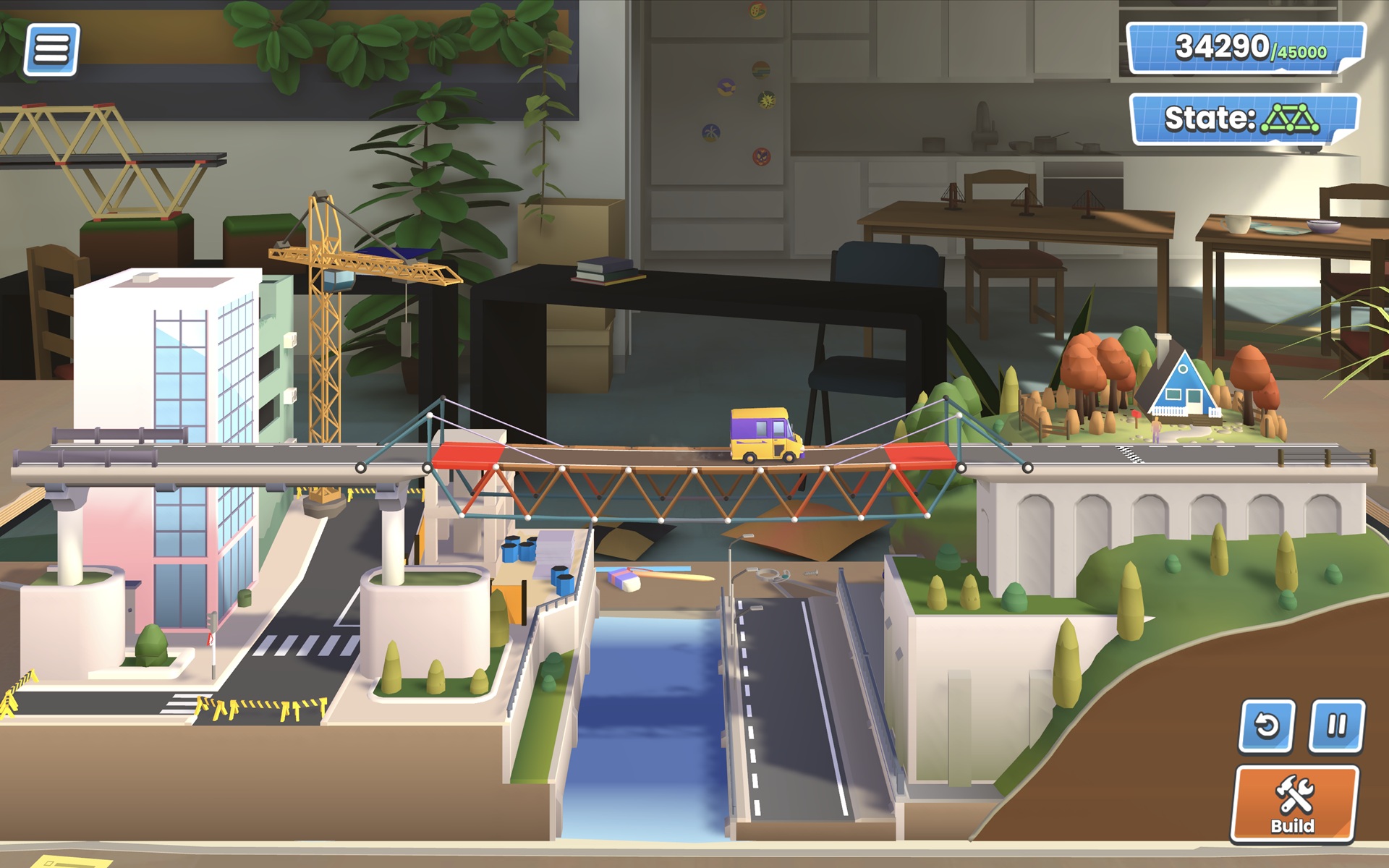The width and height of the screenshot is (1389, 868).
Task: Click the green 45000 budget limit value
Action: coord(1302,51)
